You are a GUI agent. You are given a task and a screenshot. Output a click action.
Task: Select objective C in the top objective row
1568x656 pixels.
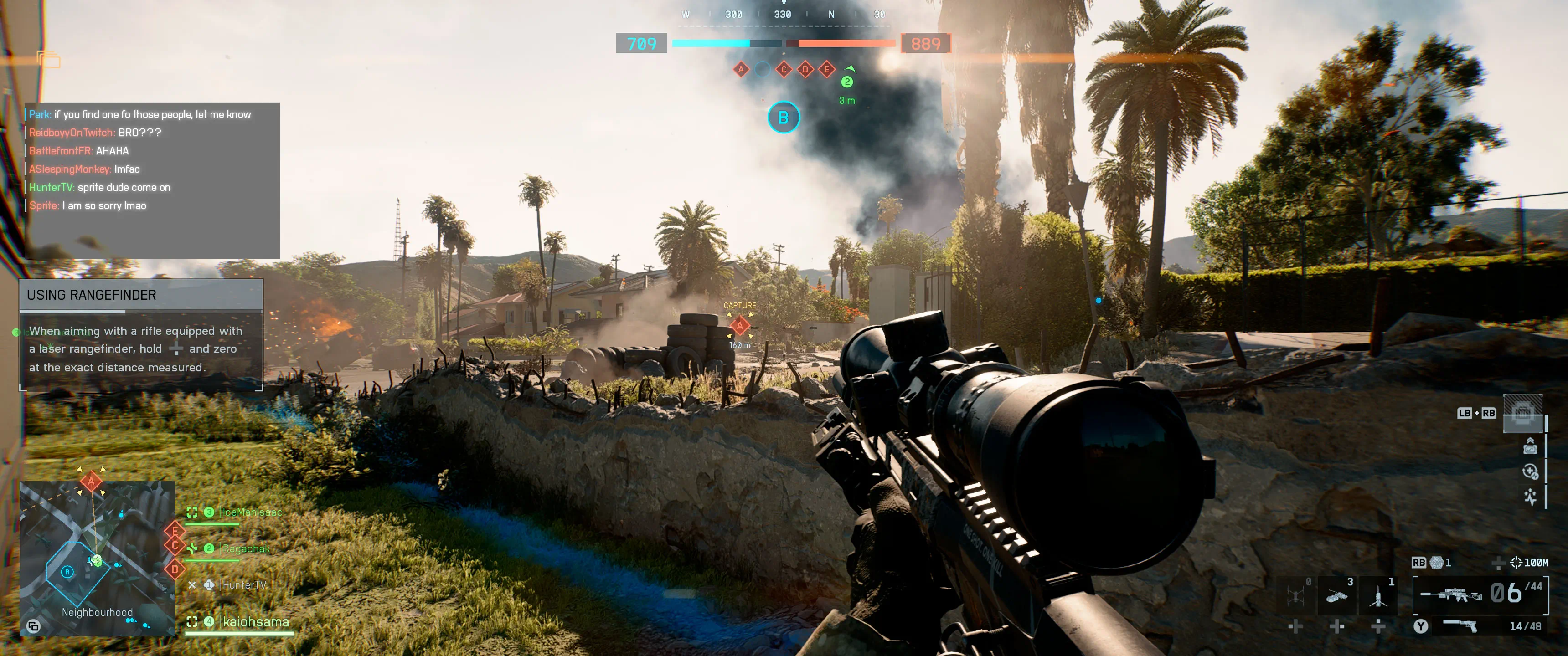coord(784,69)
